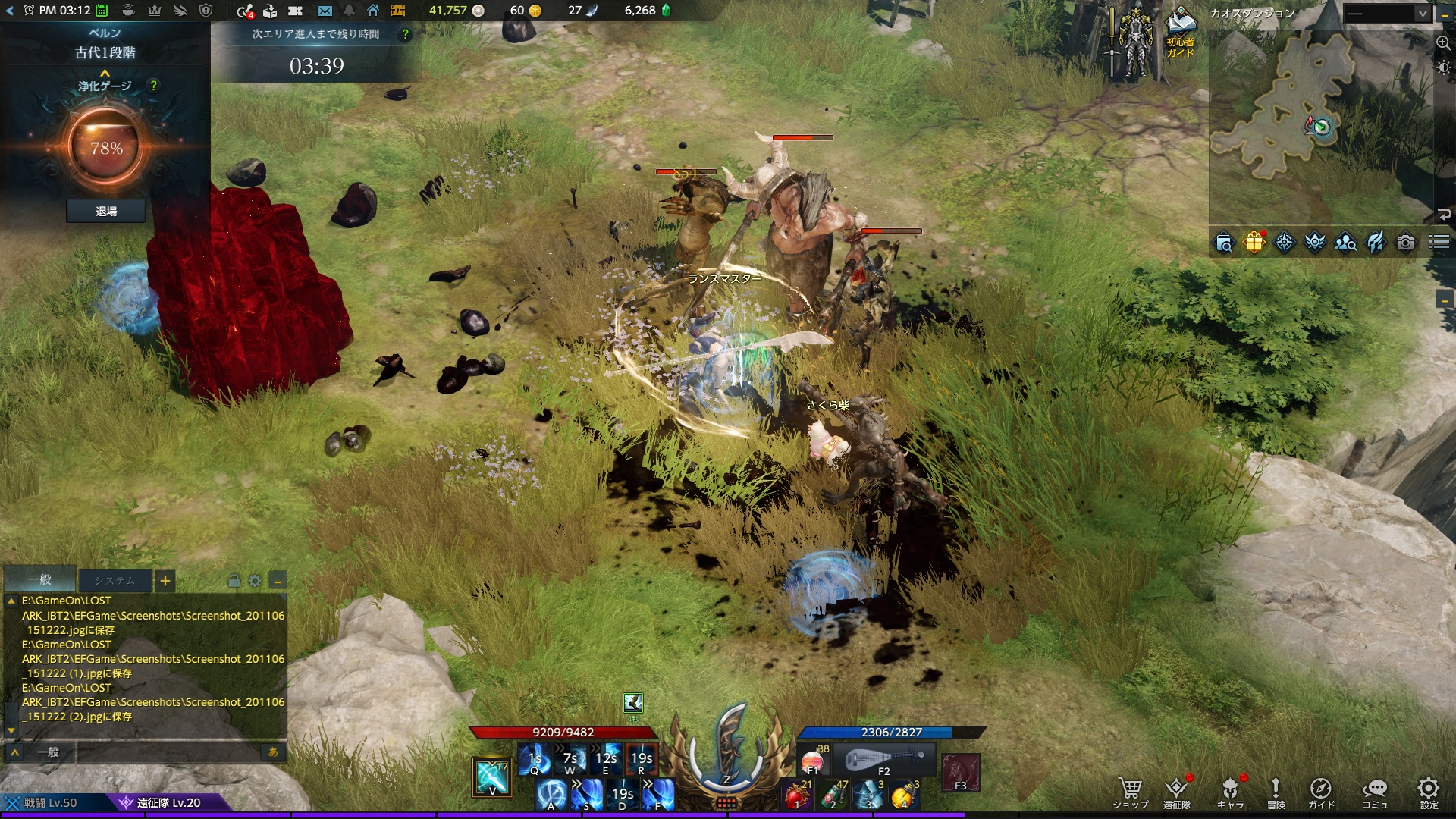The height and width of the screenshot is (819, 1456).
Task: Open the ショップ shop menu
Action: [1130, 792]
